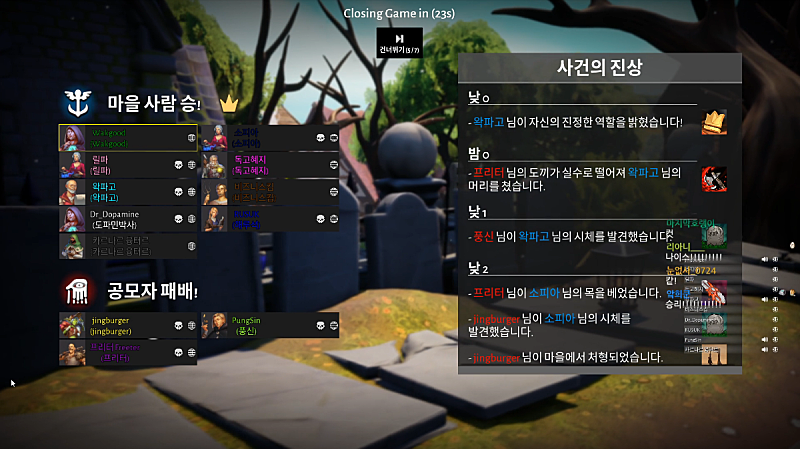Image resolution: width=800 pixels, height=449 pixels.
Task: Open the 사건의 진상 event log panel
Action: (599, 68)
